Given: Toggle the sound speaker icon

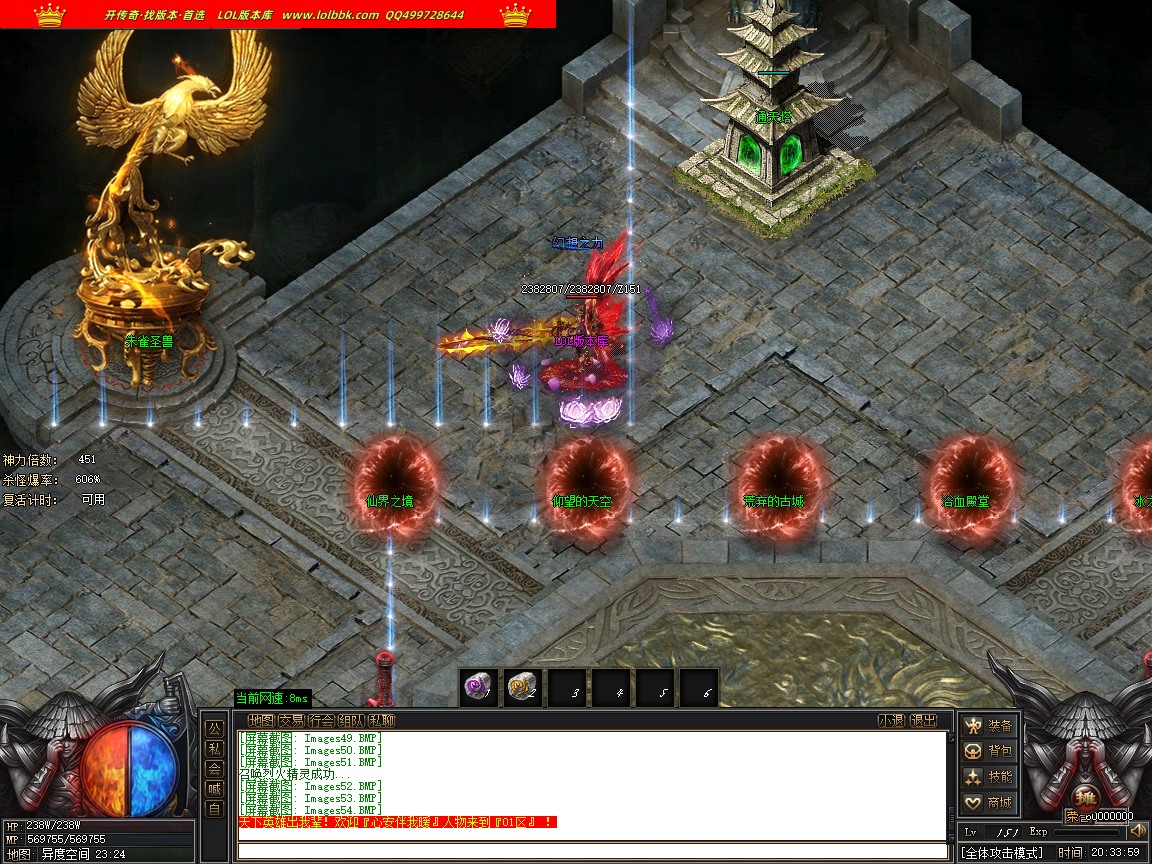Looking at the screenshot, I should (1137, 831).
